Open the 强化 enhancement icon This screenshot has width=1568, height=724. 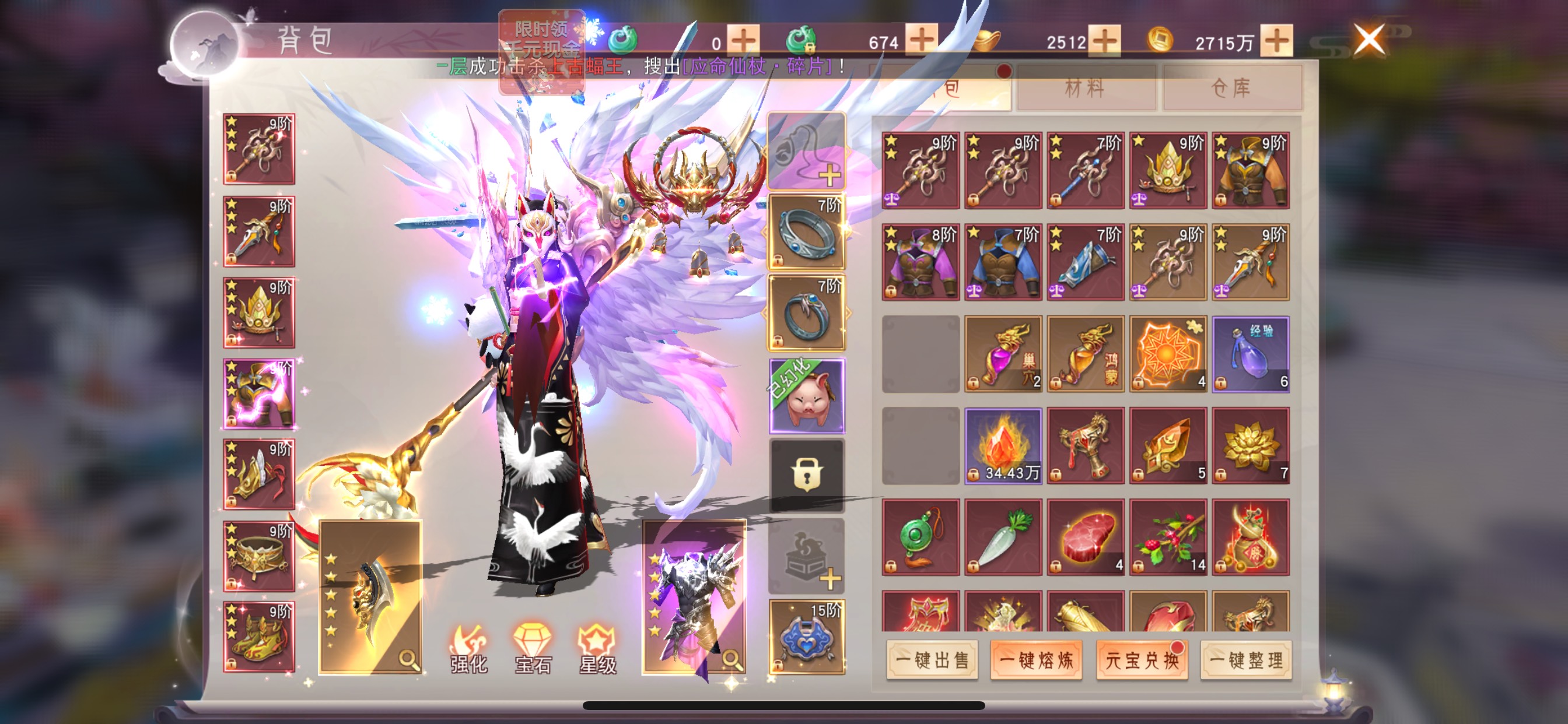pyautogui.click(x=468, y=649)
